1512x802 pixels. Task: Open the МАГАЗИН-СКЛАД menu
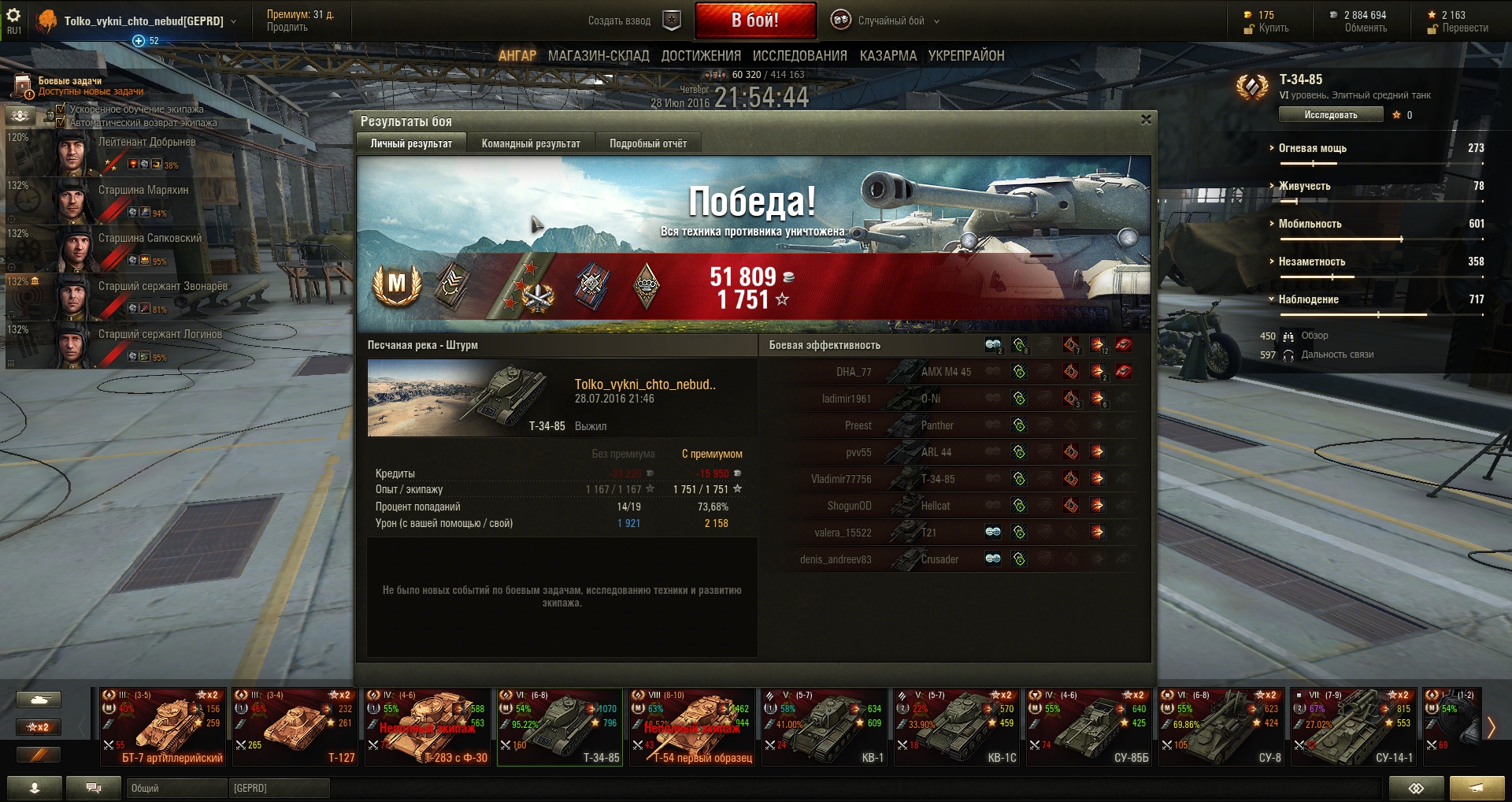click(x=598, y=56)
